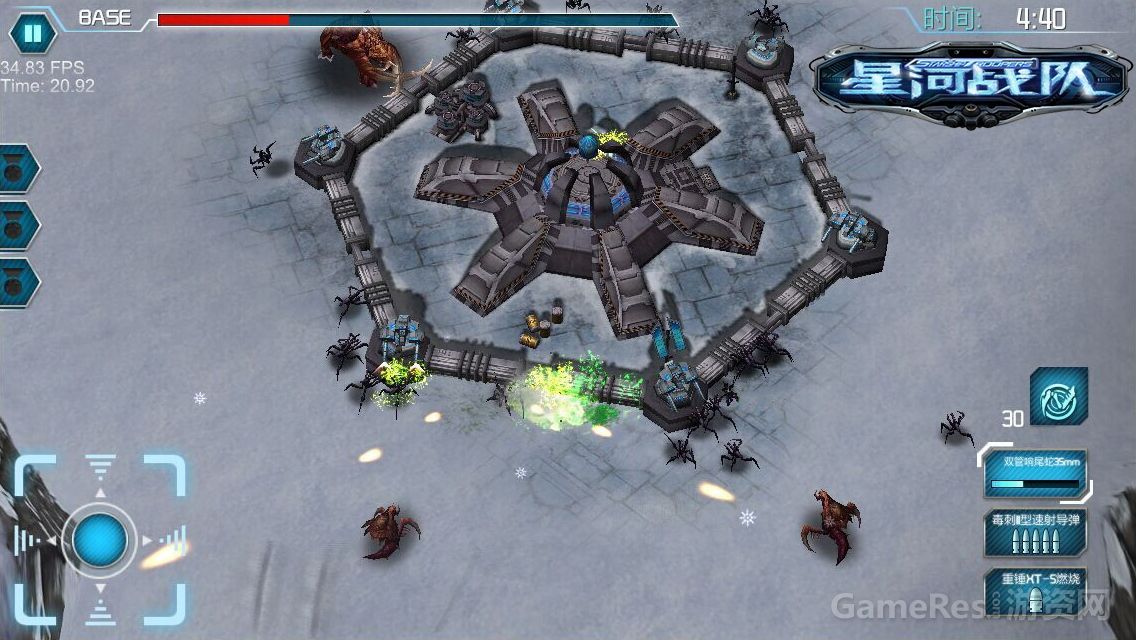Screen dimensions: 1136x640
Task: Pause the game with the hexagon button
Action: tap(32, 33)
